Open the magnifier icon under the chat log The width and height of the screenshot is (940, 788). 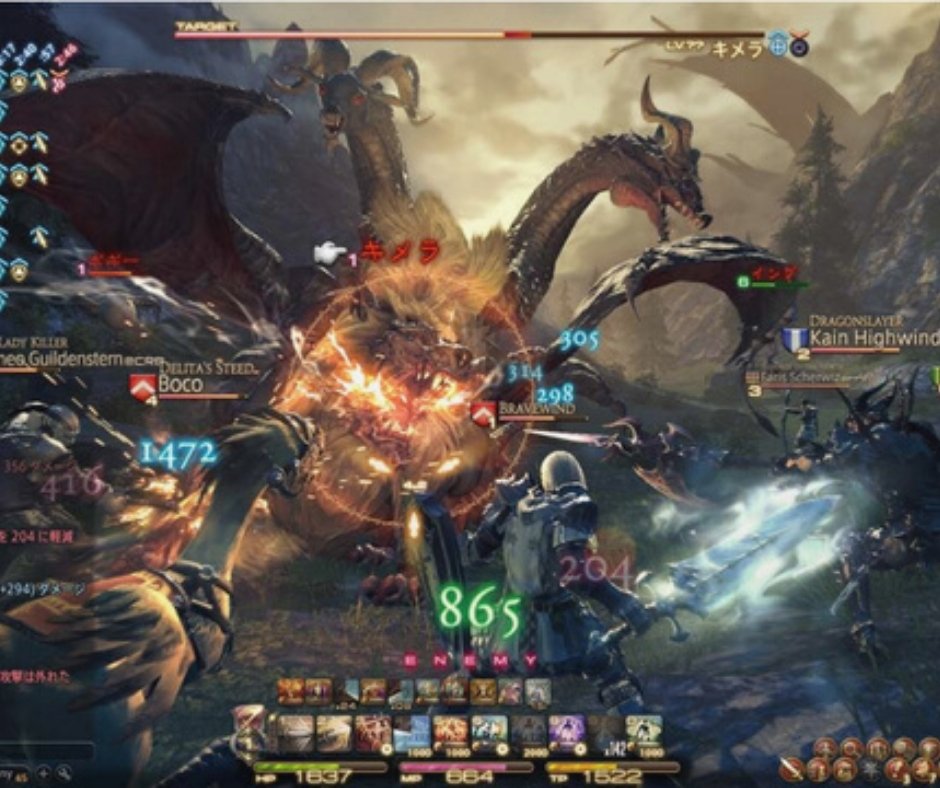(x=62, y=772)
